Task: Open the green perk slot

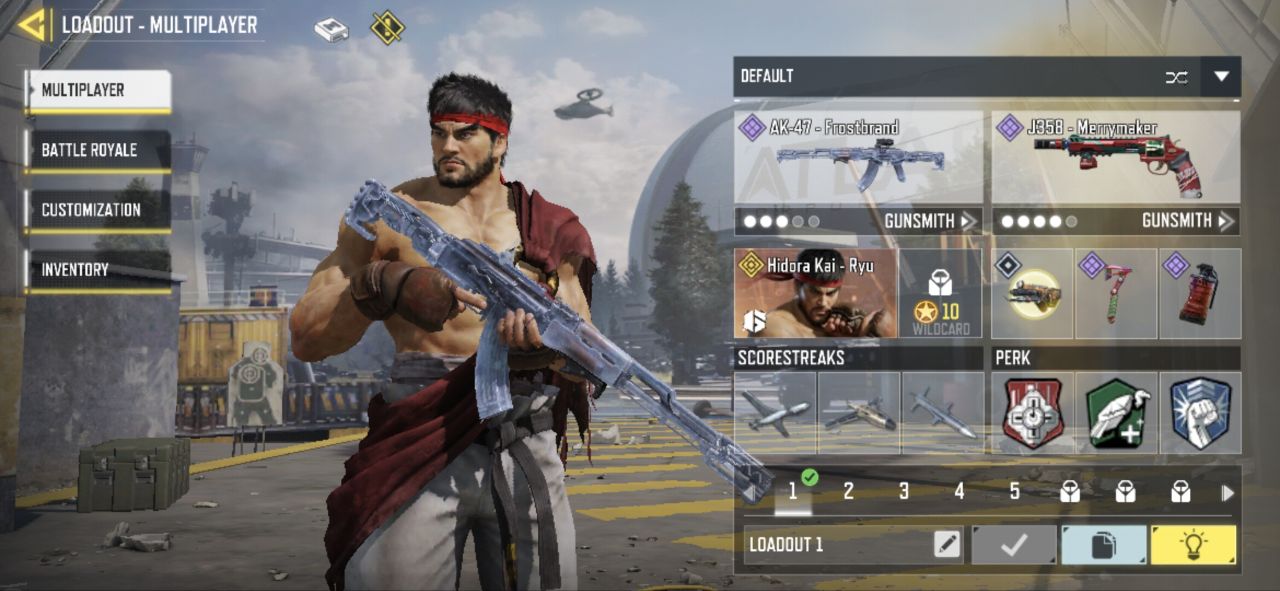Action: [x=1117, y=413]
